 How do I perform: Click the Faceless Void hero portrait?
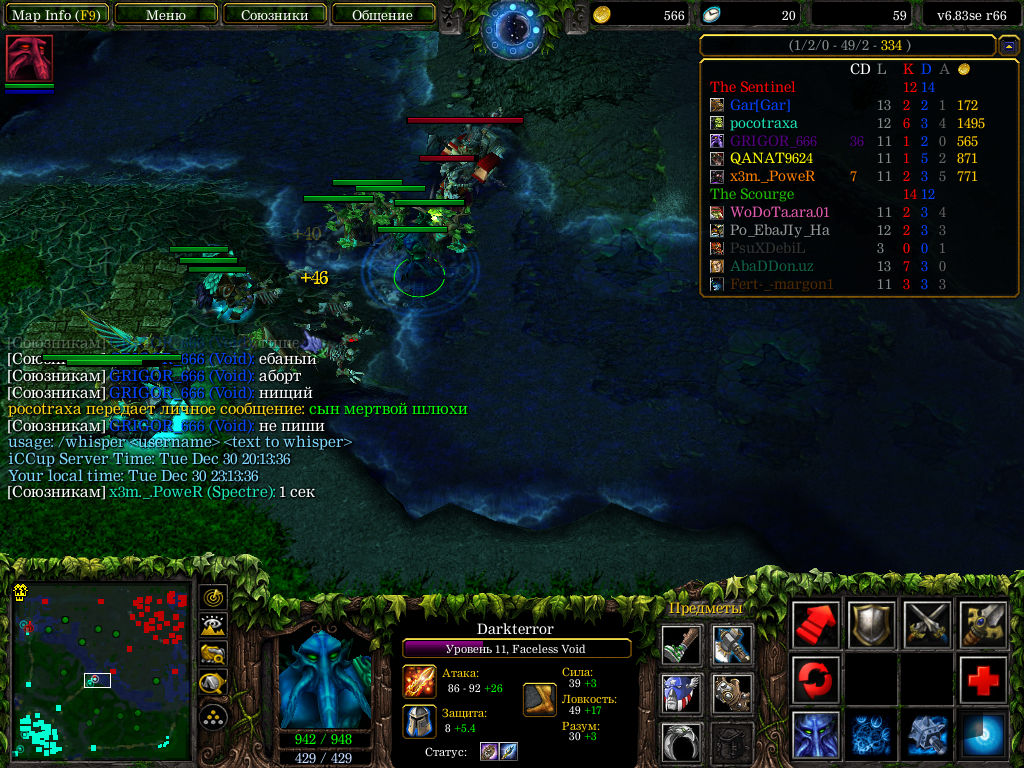[326, 680]
